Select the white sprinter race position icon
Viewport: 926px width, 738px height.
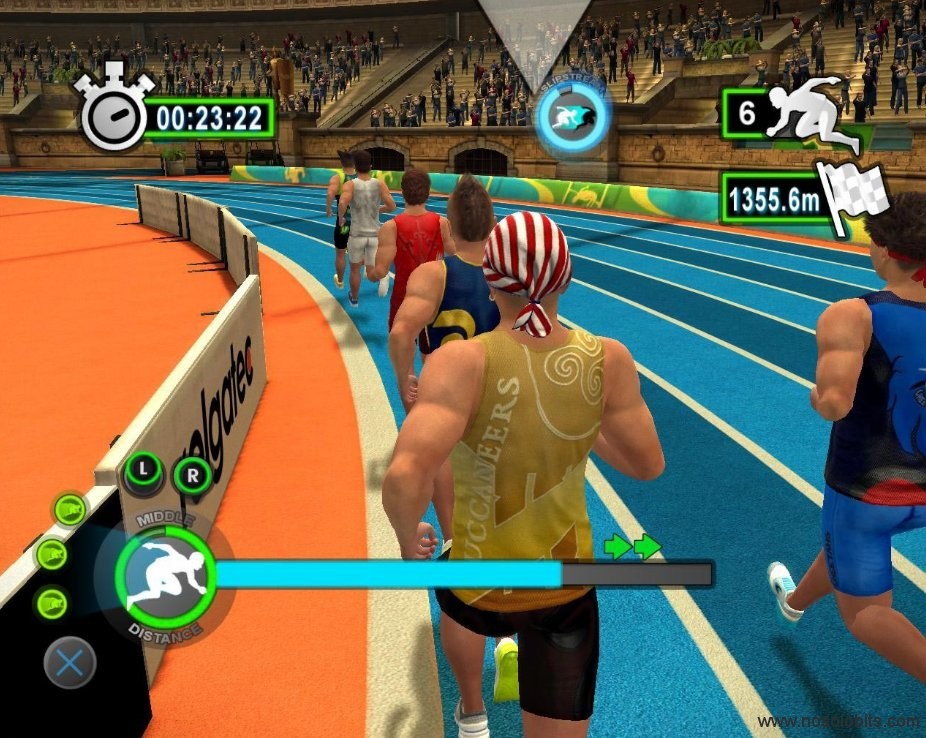click(x=811, y=113)
